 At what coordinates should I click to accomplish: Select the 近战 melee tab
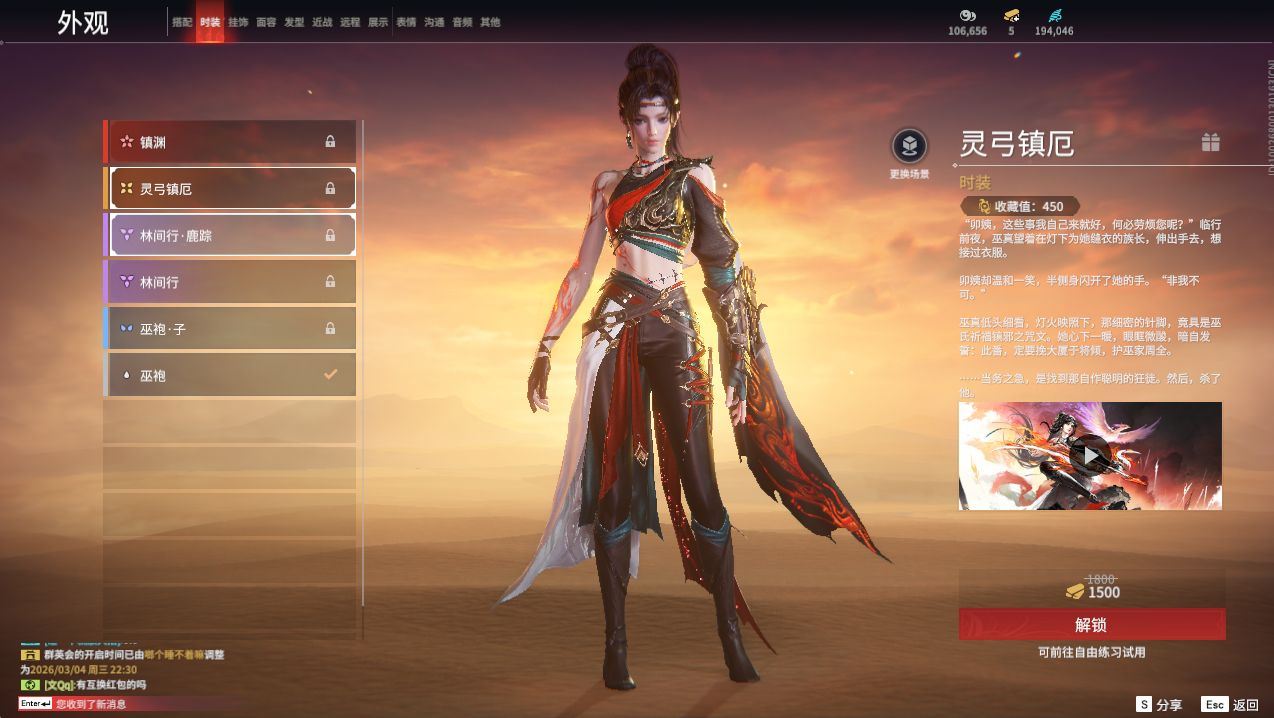click(322, 22)
